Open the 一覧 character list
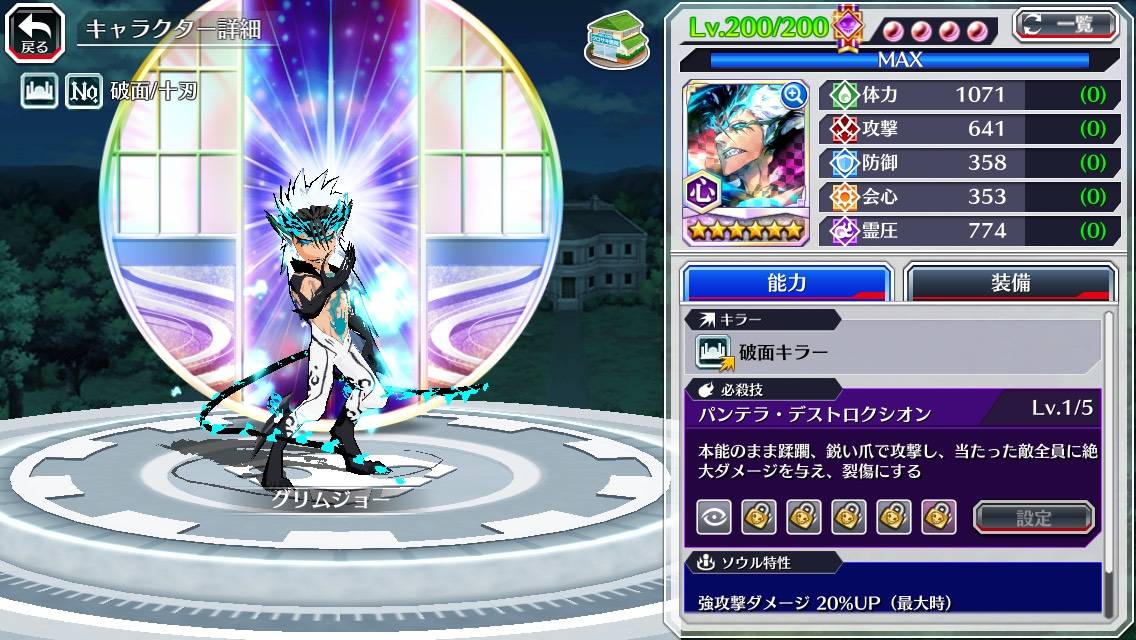 click(1066, 25)
